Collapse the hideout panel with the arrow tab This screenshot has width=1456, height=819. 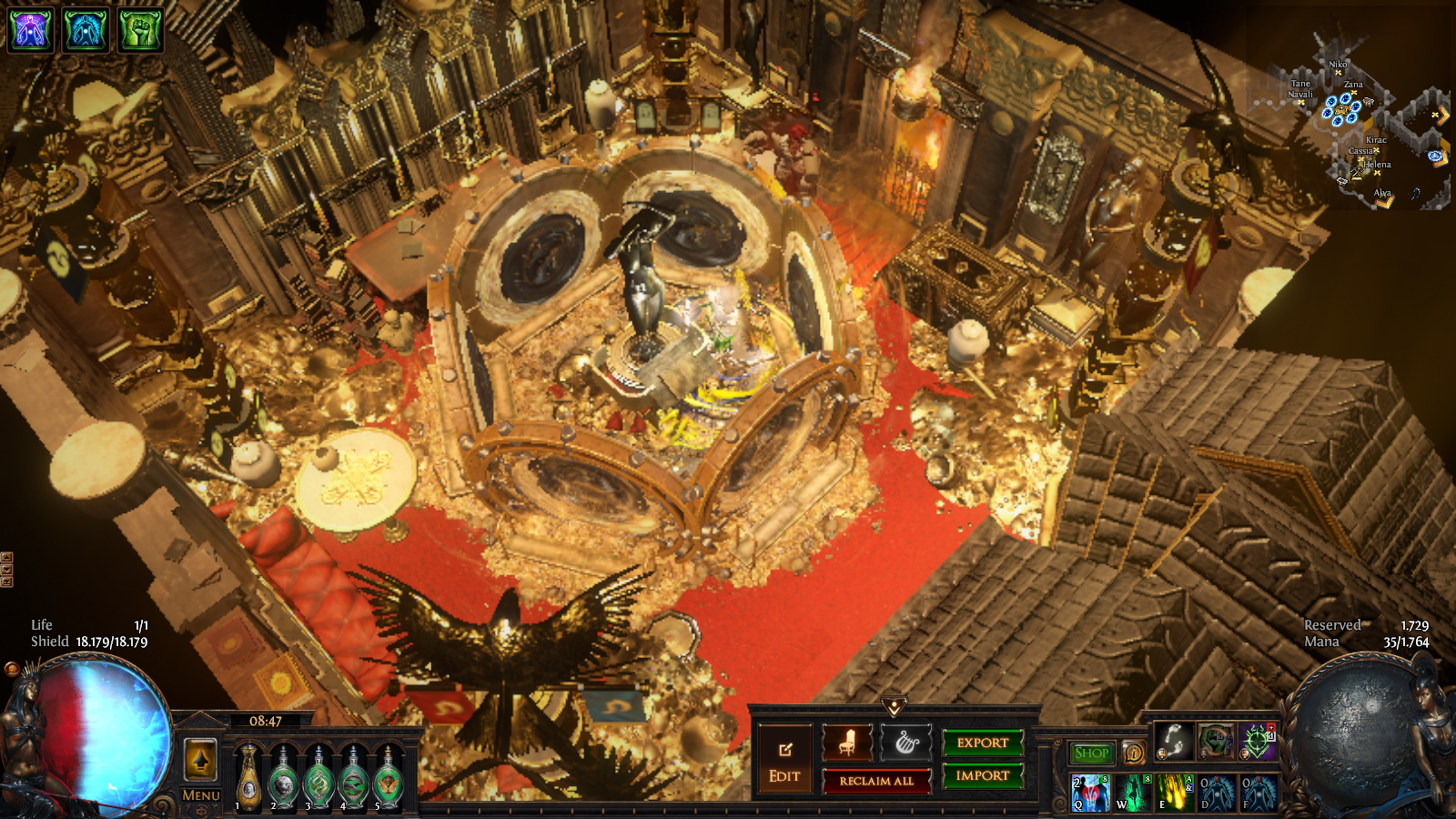point(894,707)
